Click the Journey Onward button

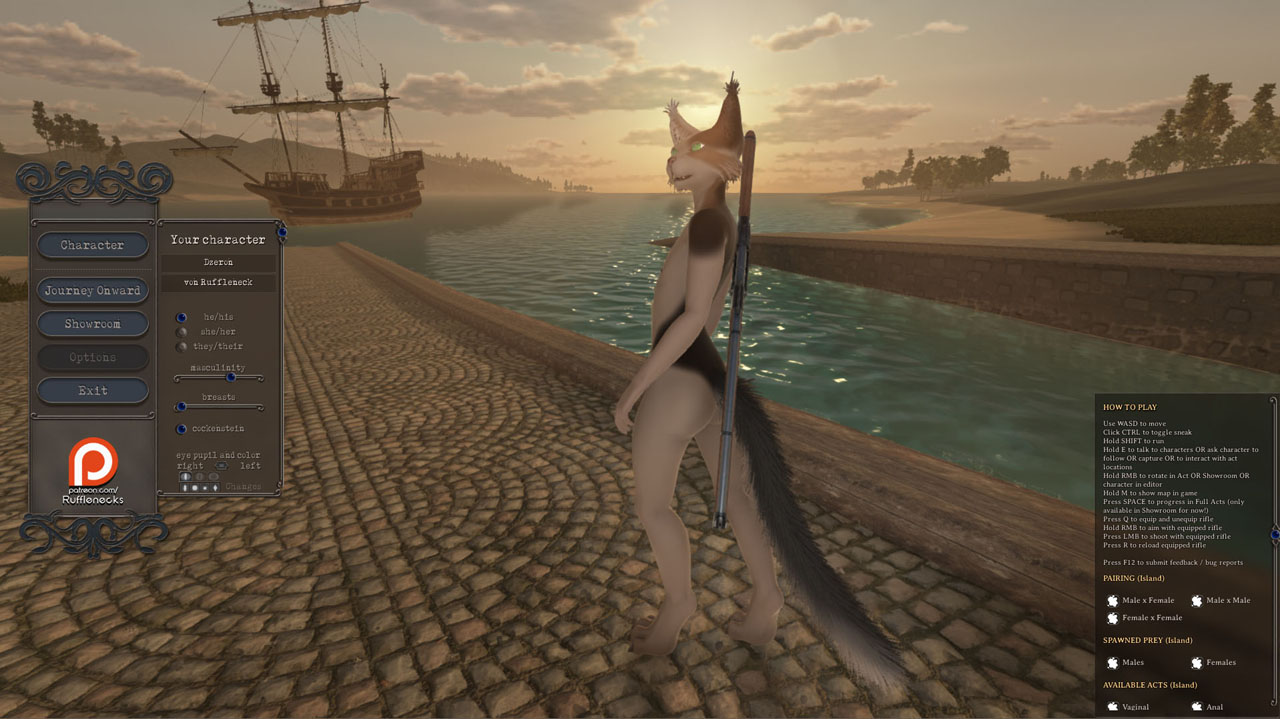pyautogui.click(x=92, y=291)
